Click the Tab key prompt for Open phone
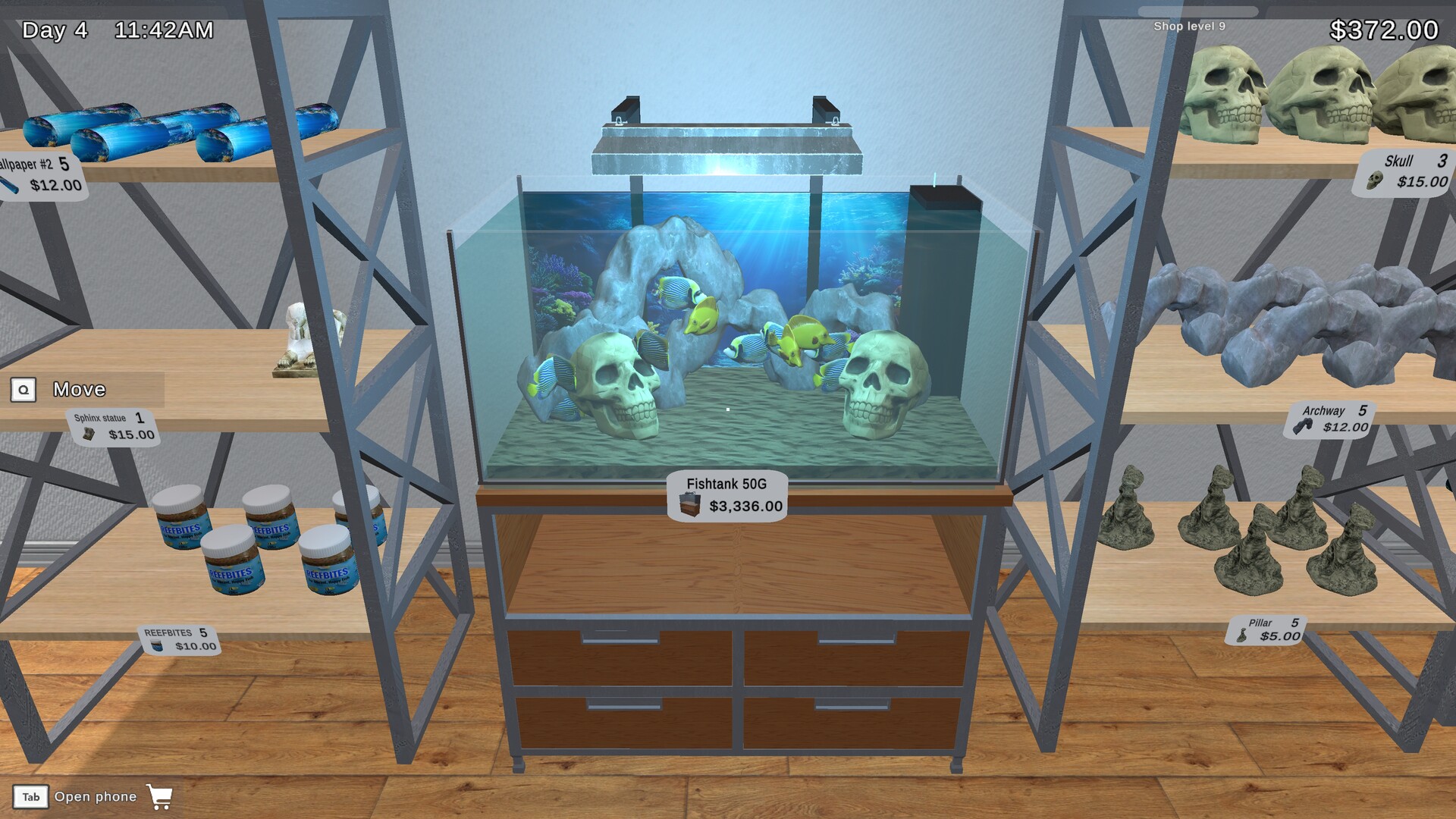 click(x=31, y=797)
